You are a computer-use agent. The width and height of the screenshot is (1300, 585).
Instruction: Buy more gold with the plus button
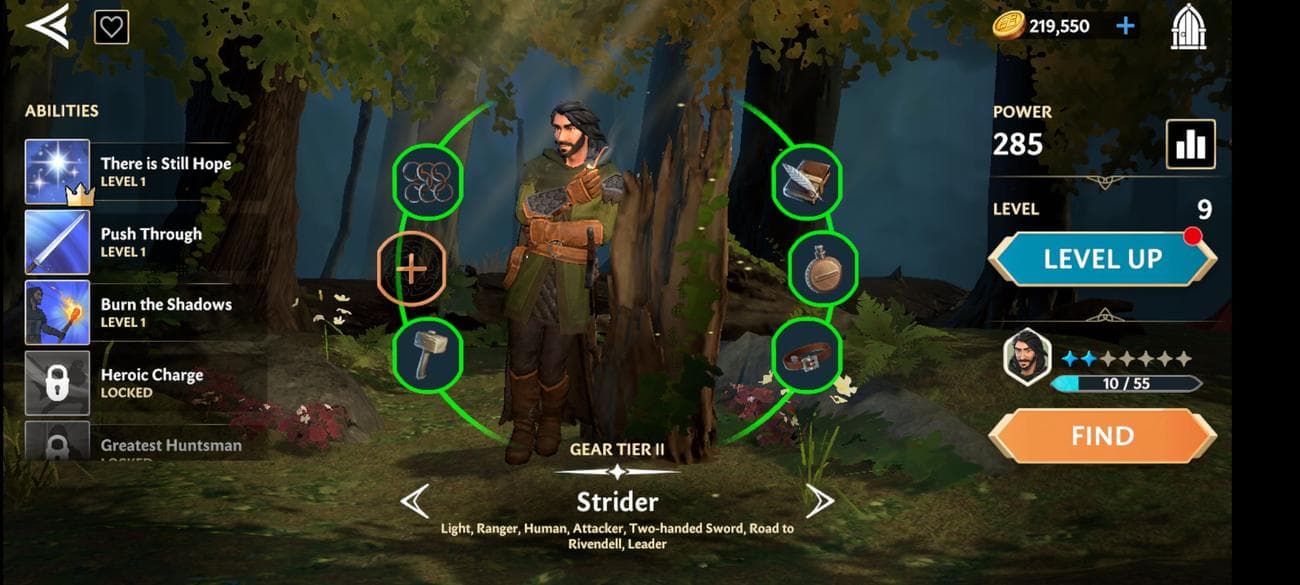[x=1125, y=26]
